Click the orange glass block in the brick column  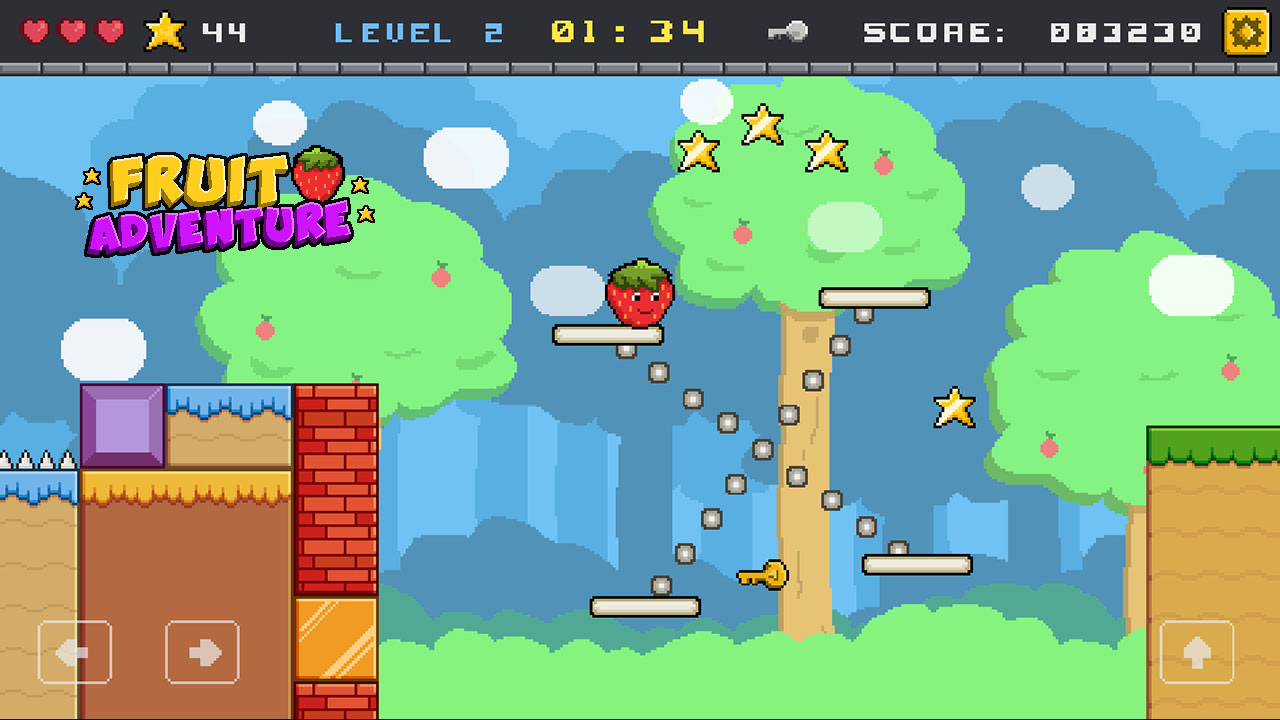[337, 640]
